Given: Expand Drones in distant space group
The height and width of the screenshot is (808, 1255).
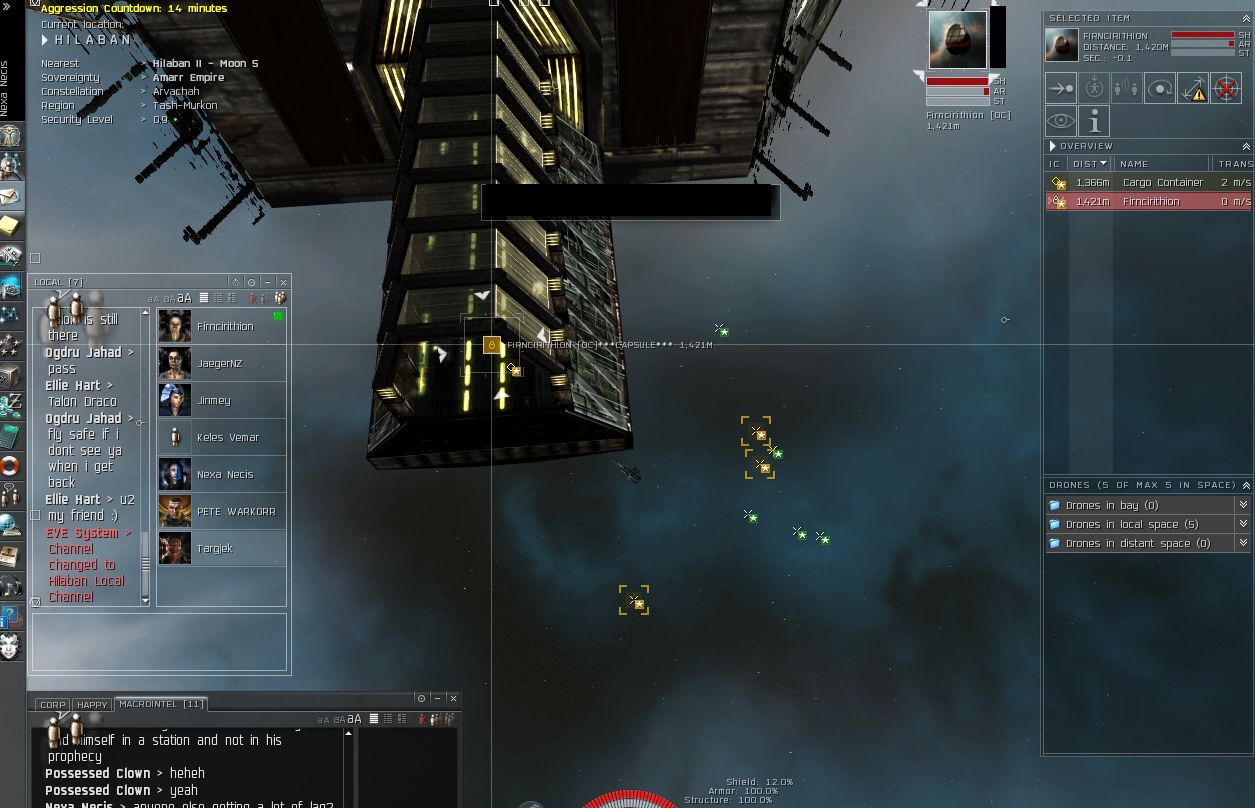Looking at the screenshot, I should pyautogui.click(x=1243, y=544).
